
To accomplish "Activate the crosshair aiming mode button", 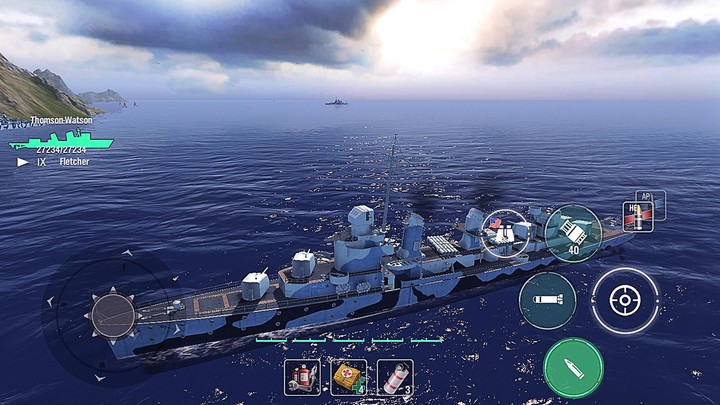I will click(x=625, y=300).
